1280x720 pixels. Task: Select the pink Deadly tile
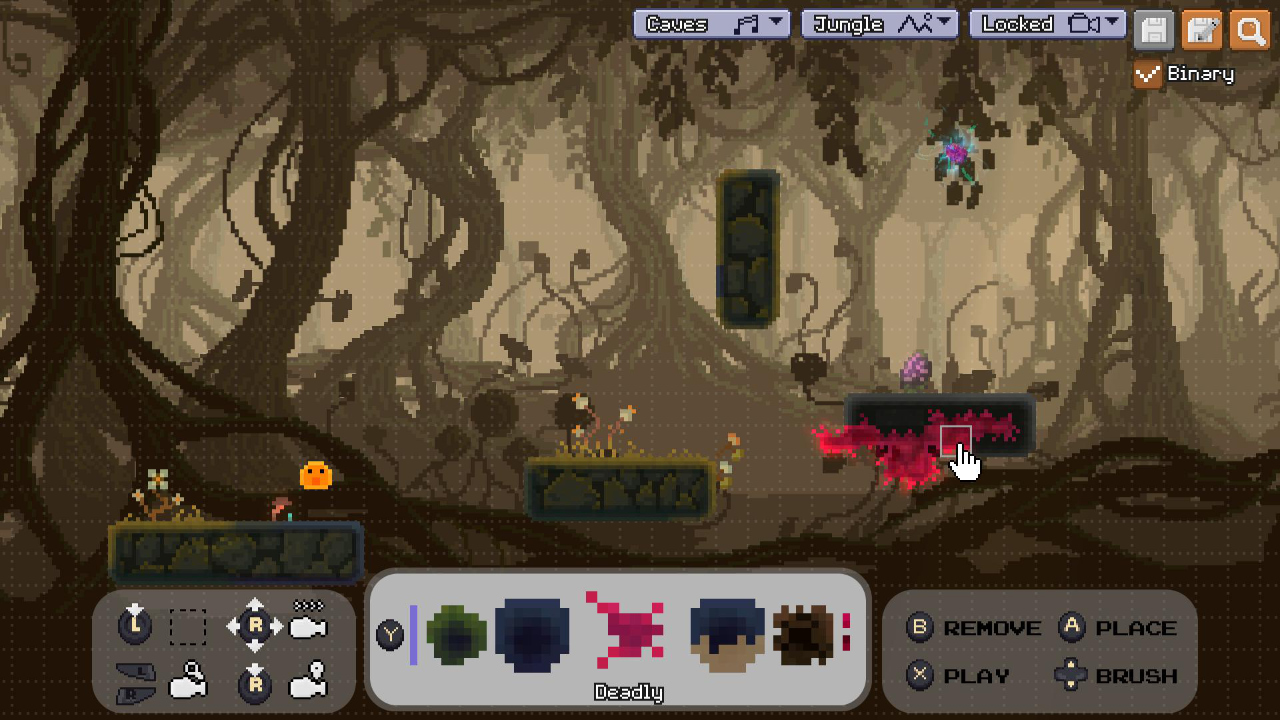point(626,630)
